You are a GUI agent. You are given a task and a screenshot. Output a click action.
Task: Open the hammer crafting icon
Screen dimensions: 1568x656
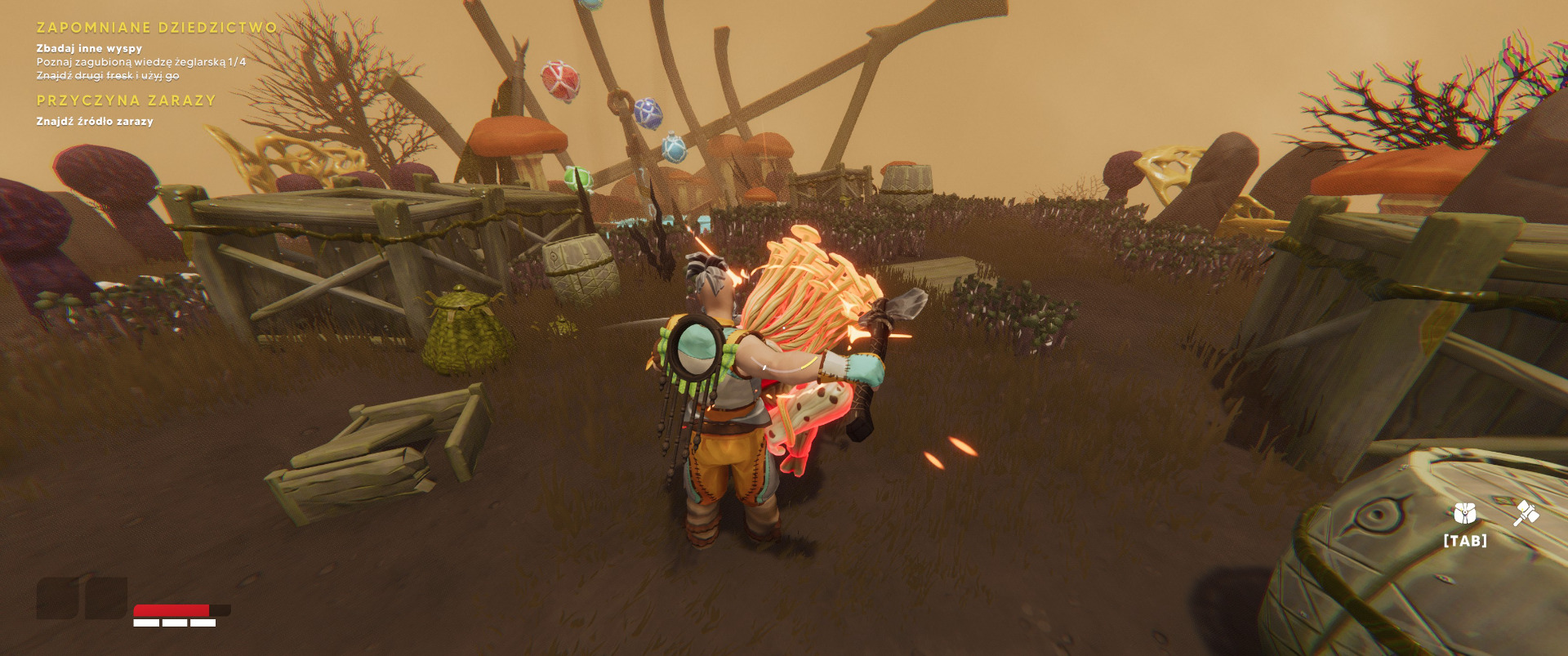pos(1525,514)
